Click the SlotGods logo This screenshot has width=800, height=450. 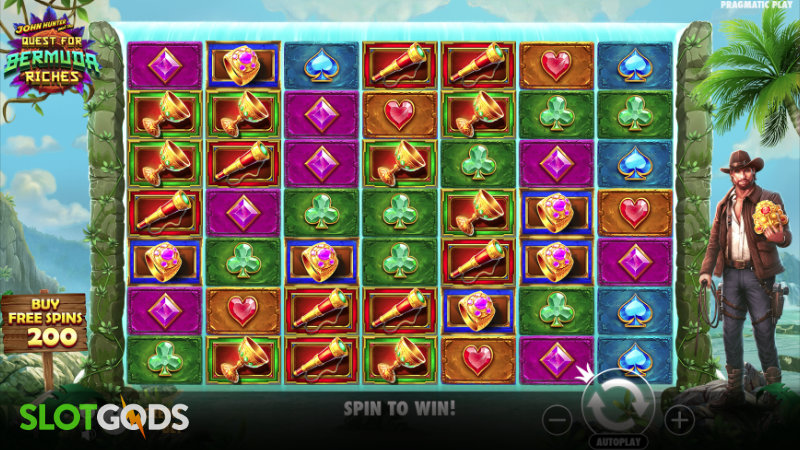click(100, 418)
